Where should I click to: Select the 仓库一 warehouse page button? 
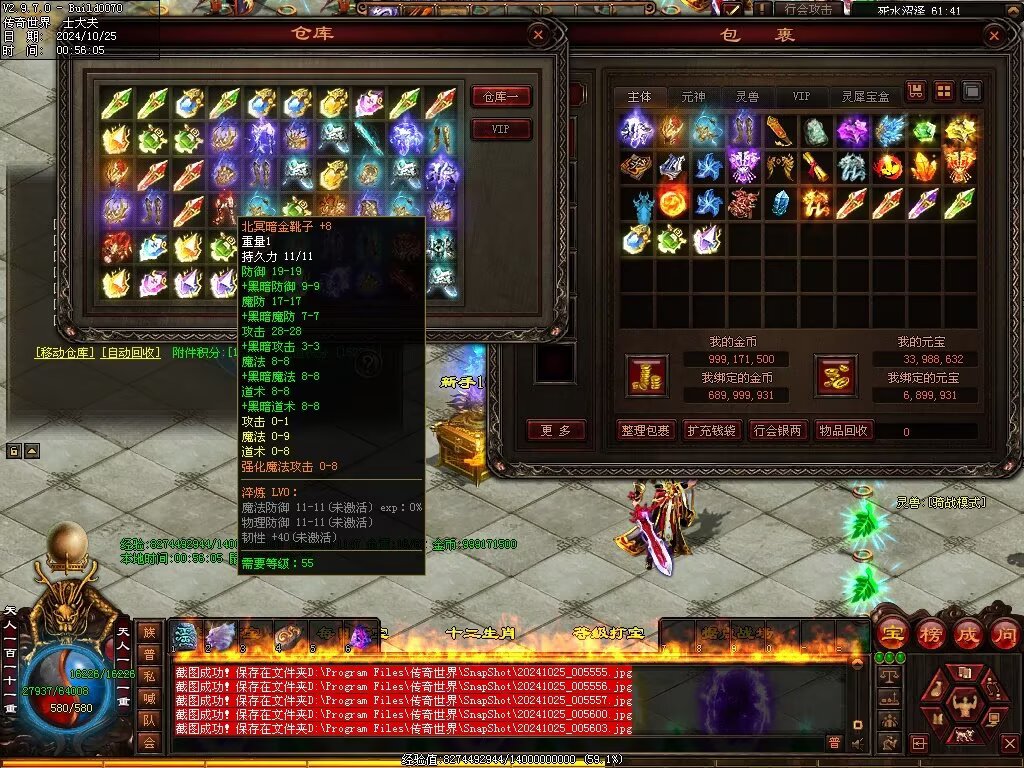[500, 97]
